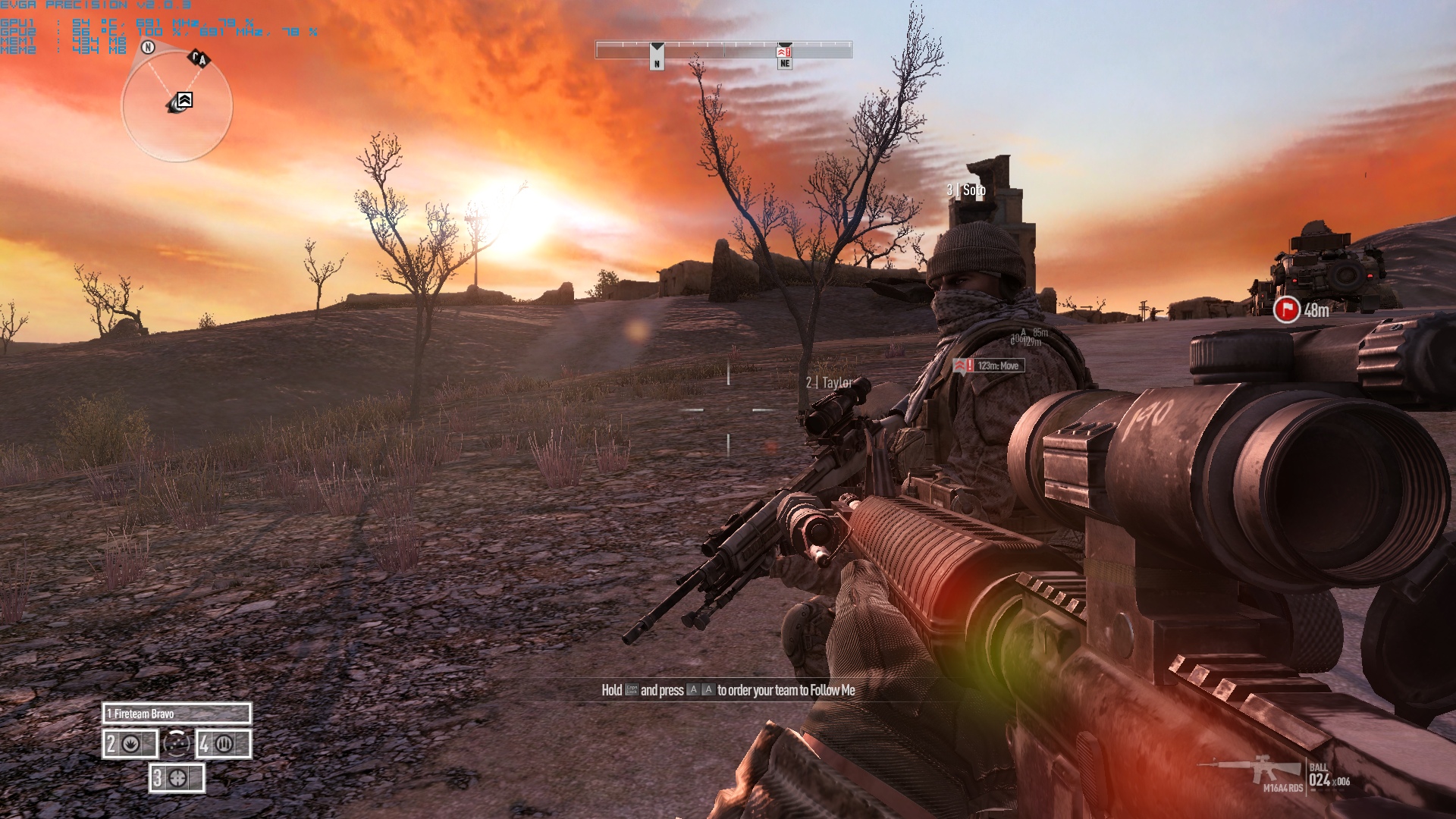1456x819 pixels.
Task: Choose squad member 4 ammo-icon slot
Action: [224, 744]
